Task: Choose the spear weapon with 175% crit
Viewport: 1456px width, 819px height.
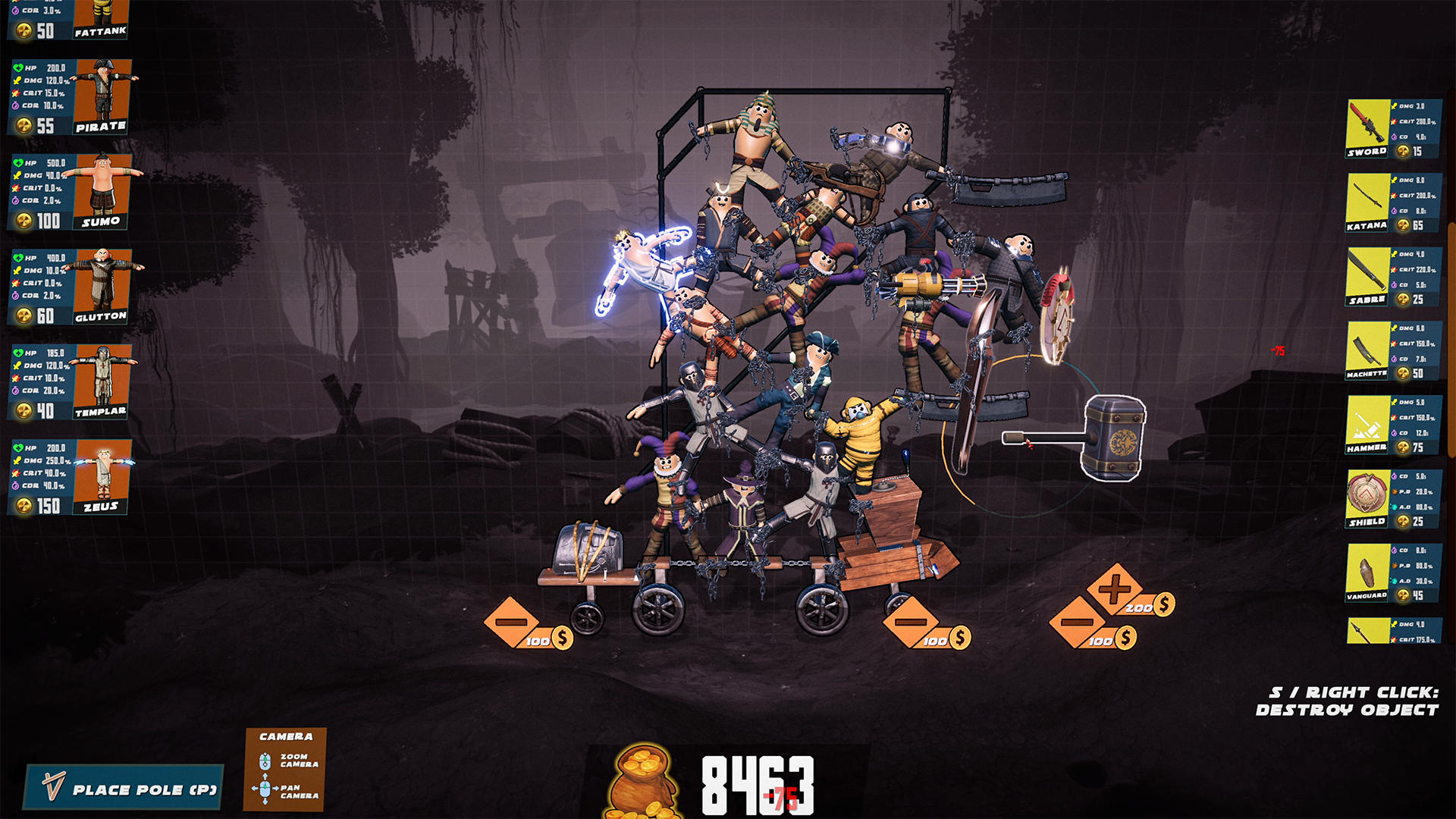Action: pos(1391,629)
